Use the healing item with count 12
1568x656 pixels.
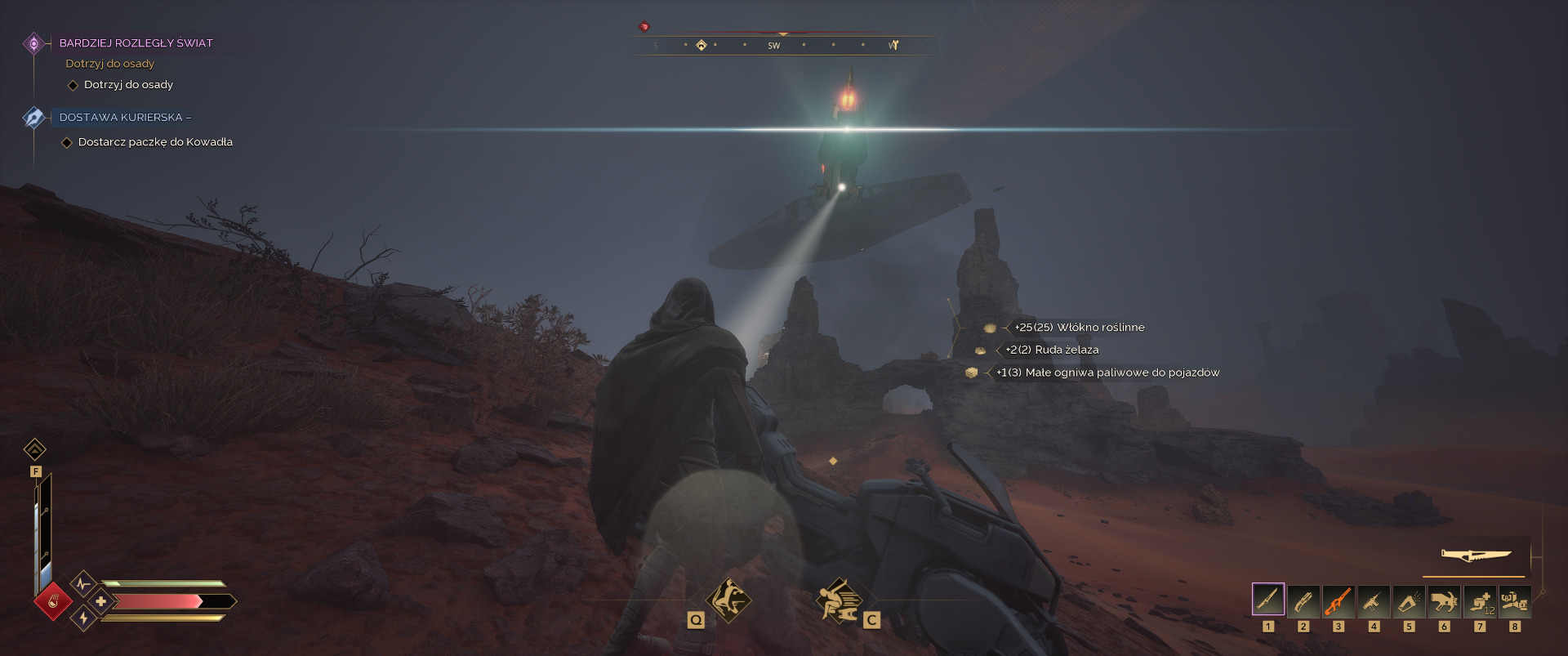point(1479,601)
